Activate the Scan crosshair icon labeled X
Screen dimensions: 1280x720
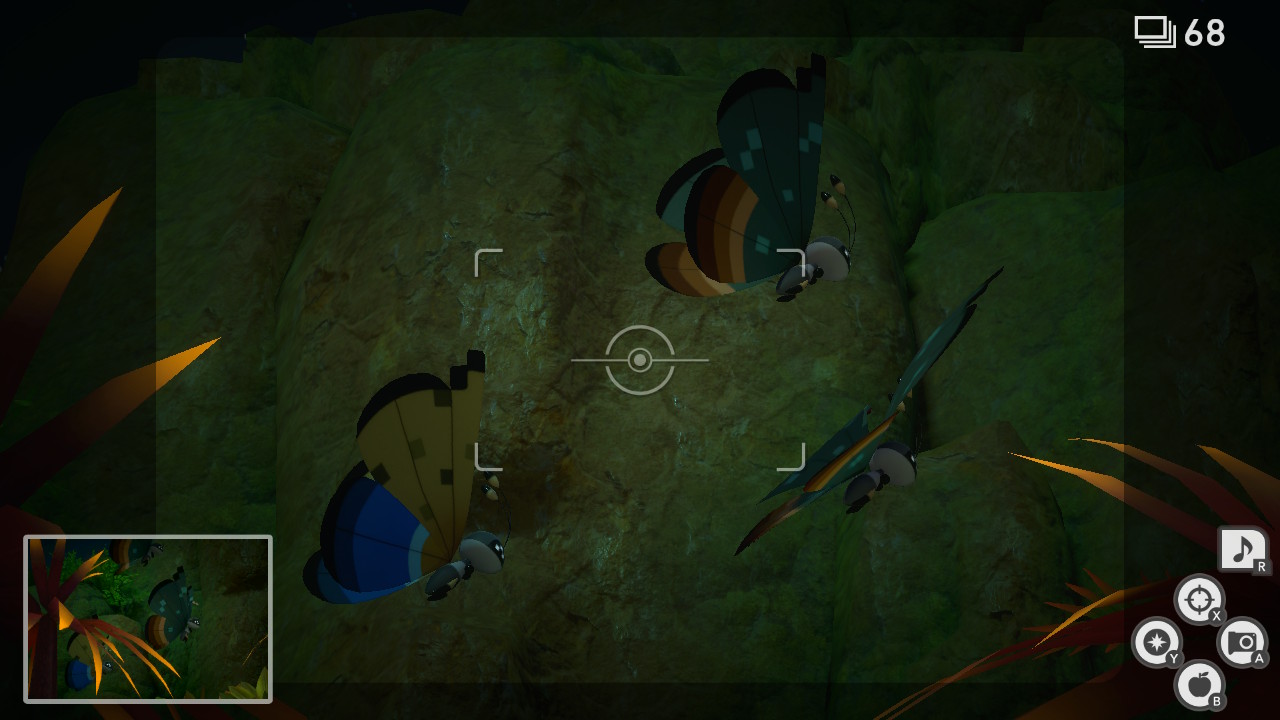(1199, 601)
